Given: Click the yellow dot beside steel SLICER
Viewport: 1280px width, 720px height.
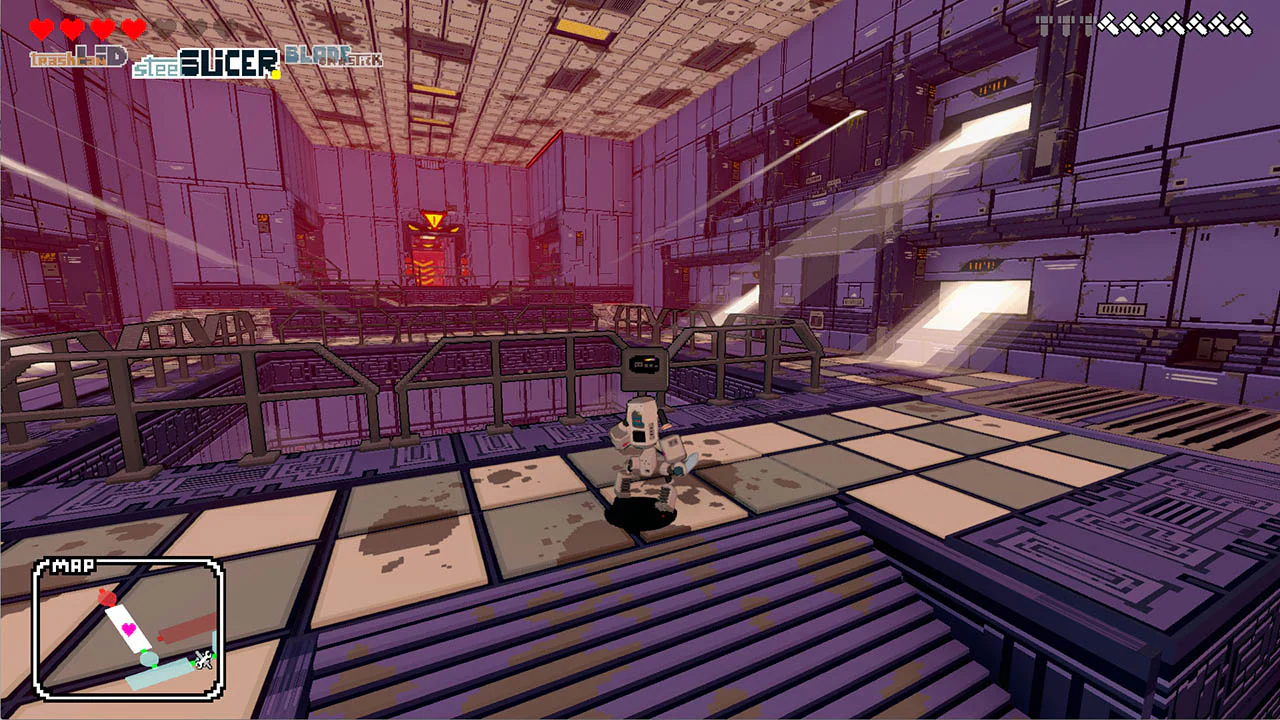Looking at the screenshot, I should coord(276,72).
